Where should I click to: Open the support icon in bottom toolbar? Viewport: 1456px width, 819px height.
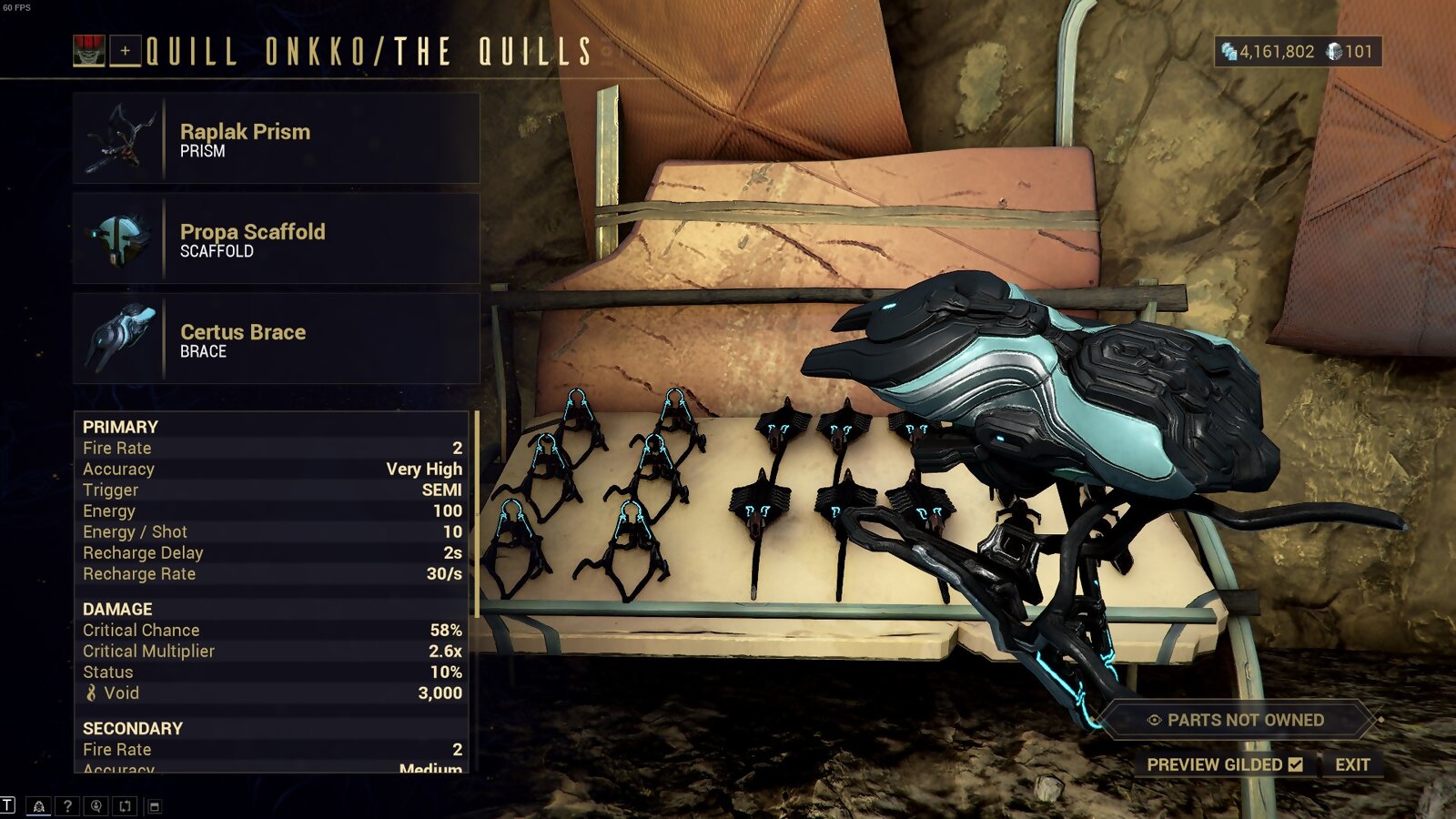click(96, 805)
